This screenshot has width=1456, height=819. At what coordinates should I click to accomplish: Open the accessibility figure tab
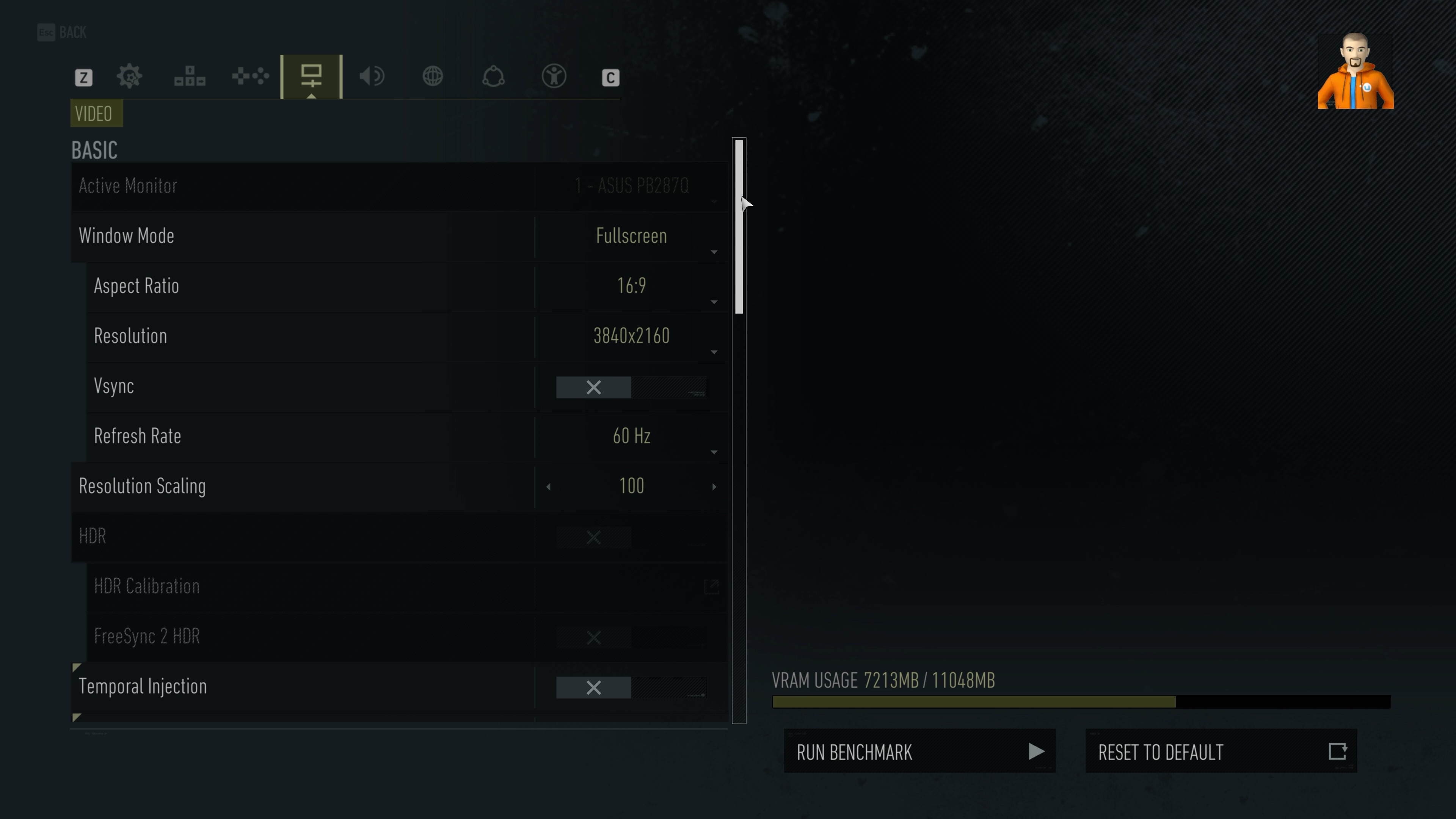pyautogui.click(x=554, y=76)
